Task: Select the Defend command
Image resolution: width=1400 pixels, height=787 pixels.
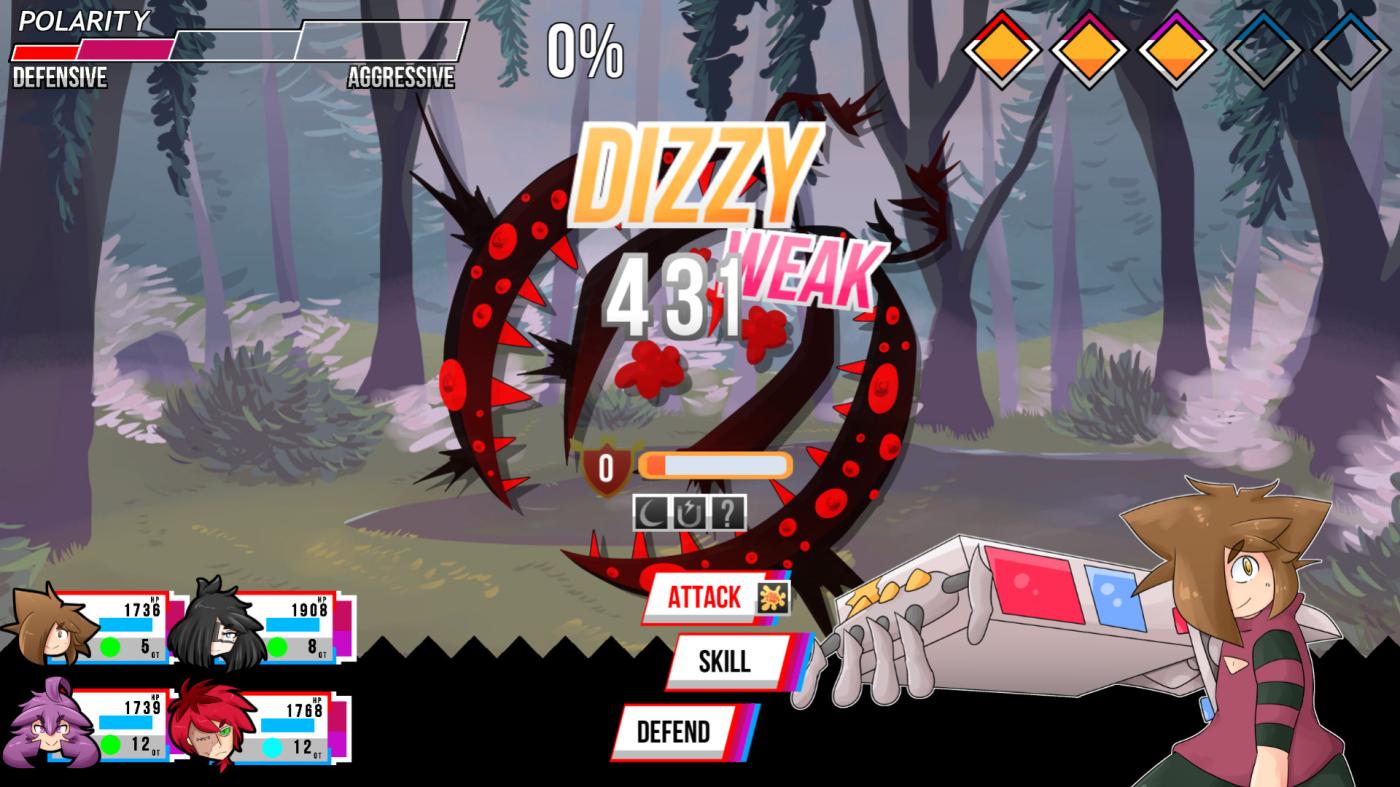Action: tap(673, 732)
